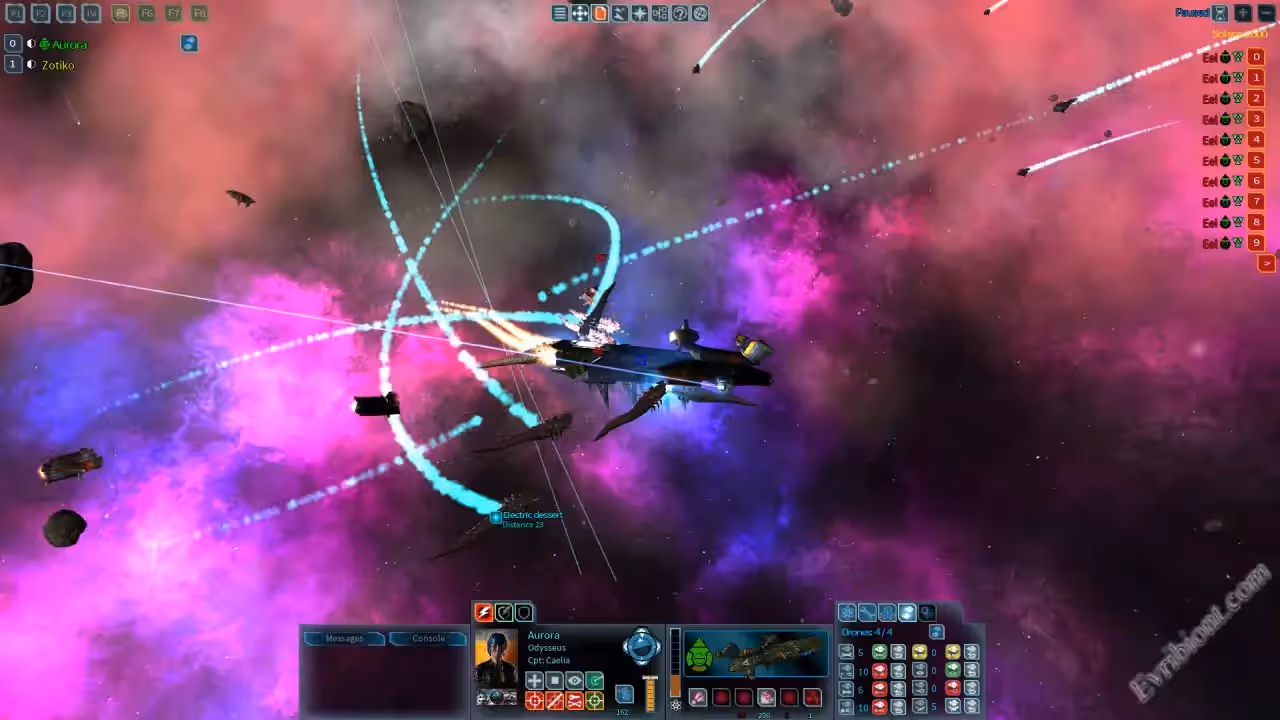The image size is (1280, 720).
Task: Decrease game speed with minus button
Action: pos(1266,13)
